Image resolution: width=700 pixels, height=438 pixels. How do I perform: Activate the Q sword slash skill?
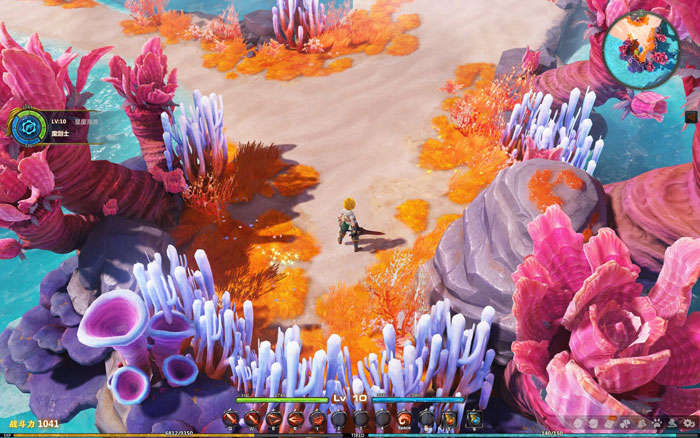point(231,418)
